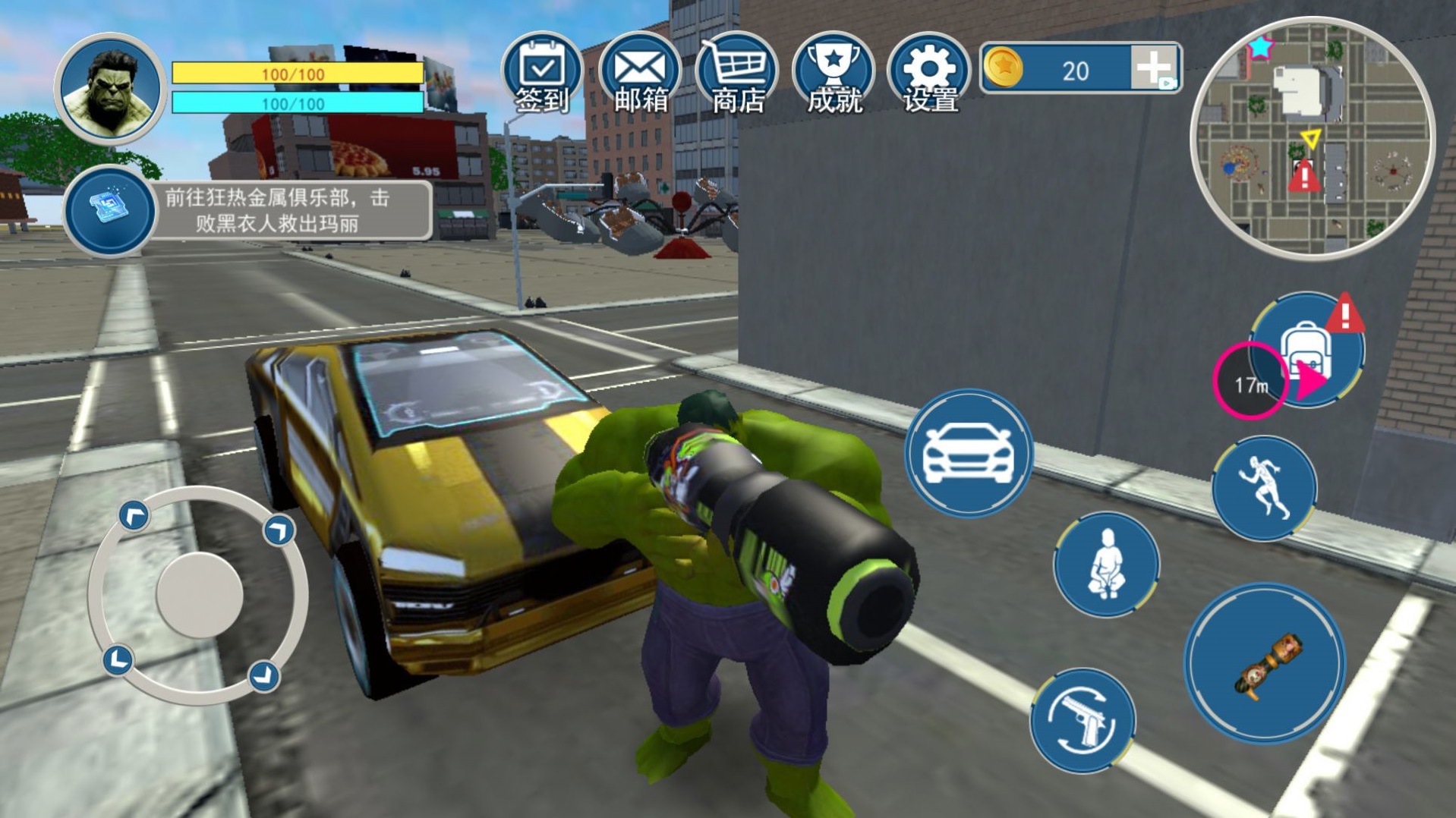
Task: Tap the car vehicle button
Action: 968,454
